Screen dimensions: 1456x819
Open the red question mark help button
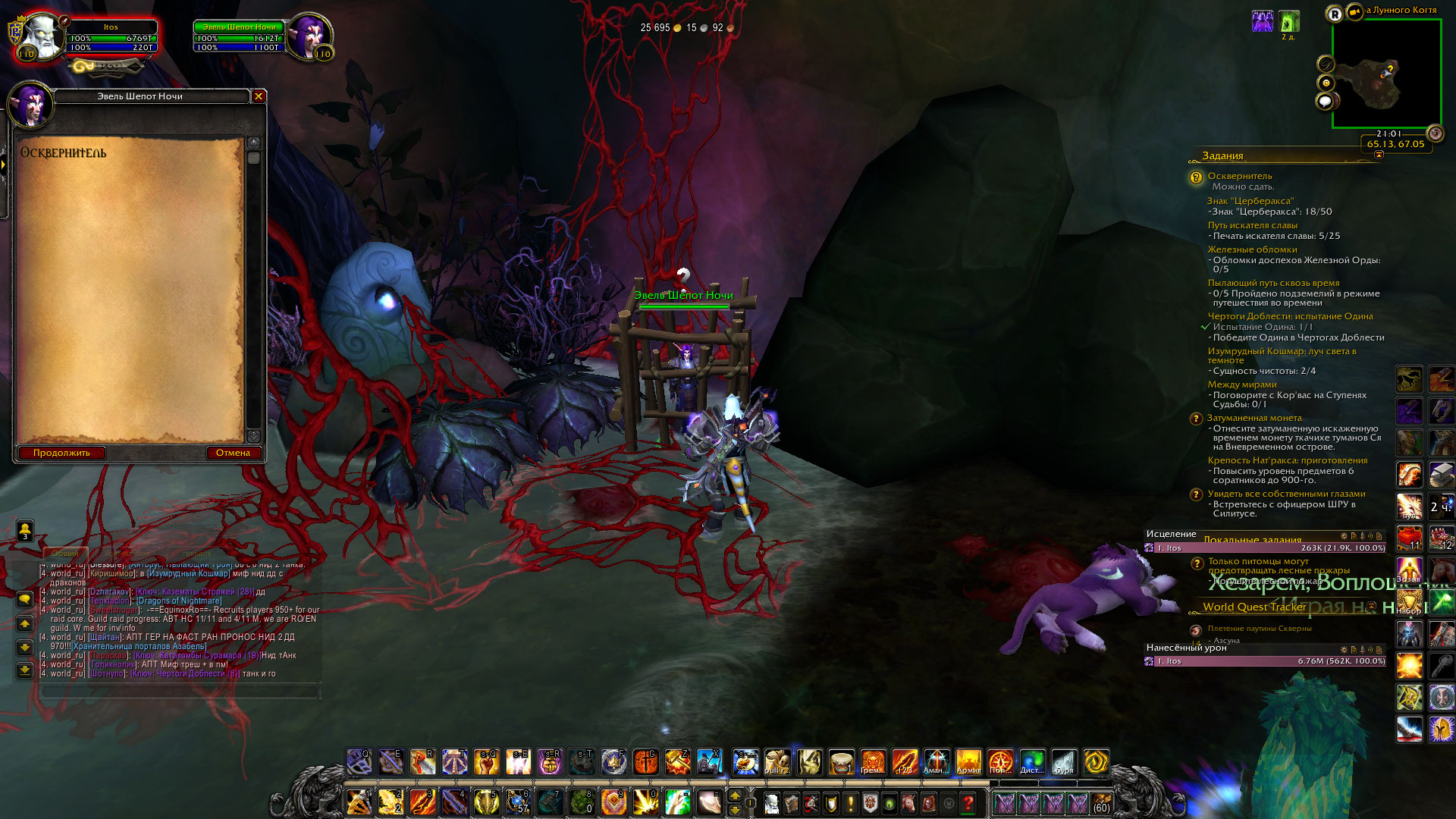968,802
